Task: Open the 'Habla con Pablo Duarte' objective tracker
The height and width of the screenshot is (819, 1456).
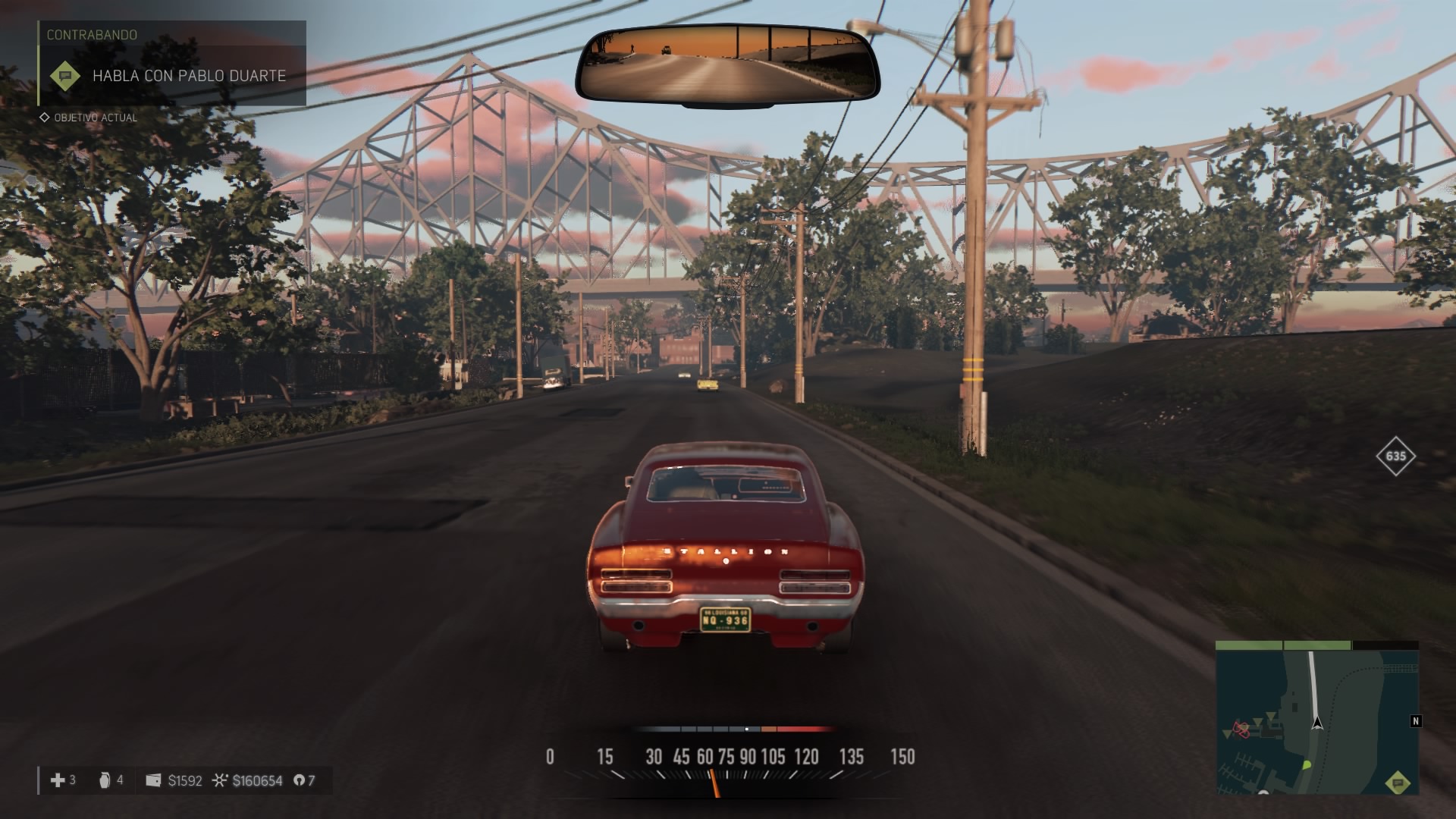Action: pos(189,76)
